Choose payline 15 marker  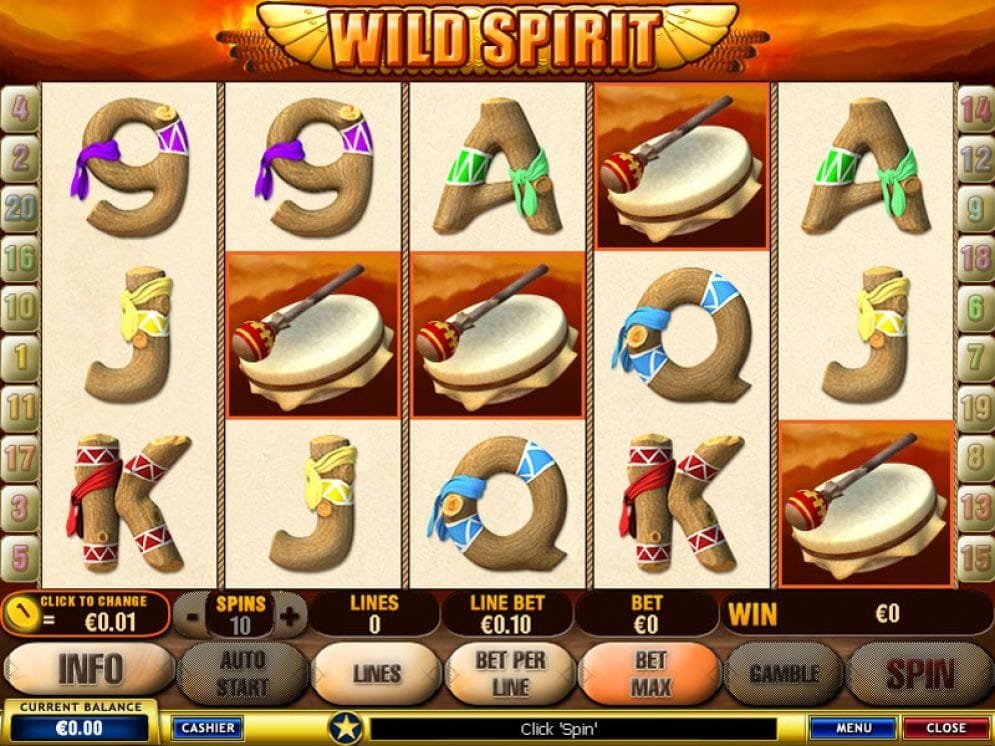click(975, 557)
